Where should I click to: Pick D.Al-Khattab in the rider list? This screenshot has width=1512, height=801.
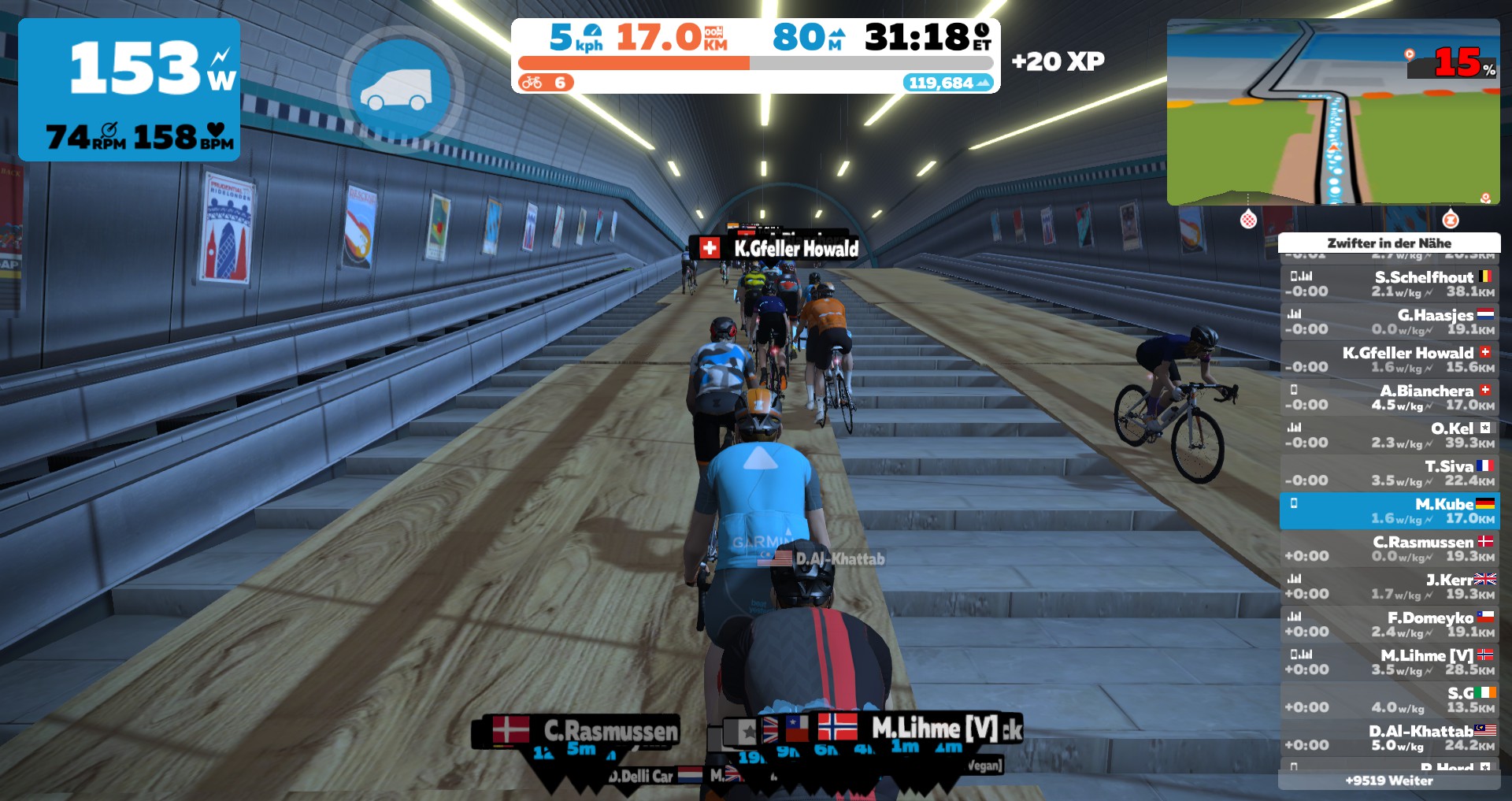coord(1389,737)
